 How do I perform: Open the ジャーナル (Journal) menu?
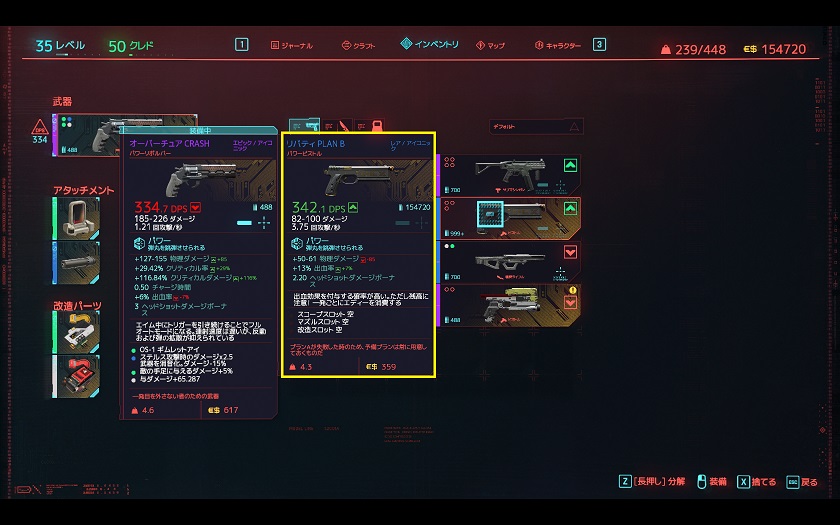click(291, 45)
